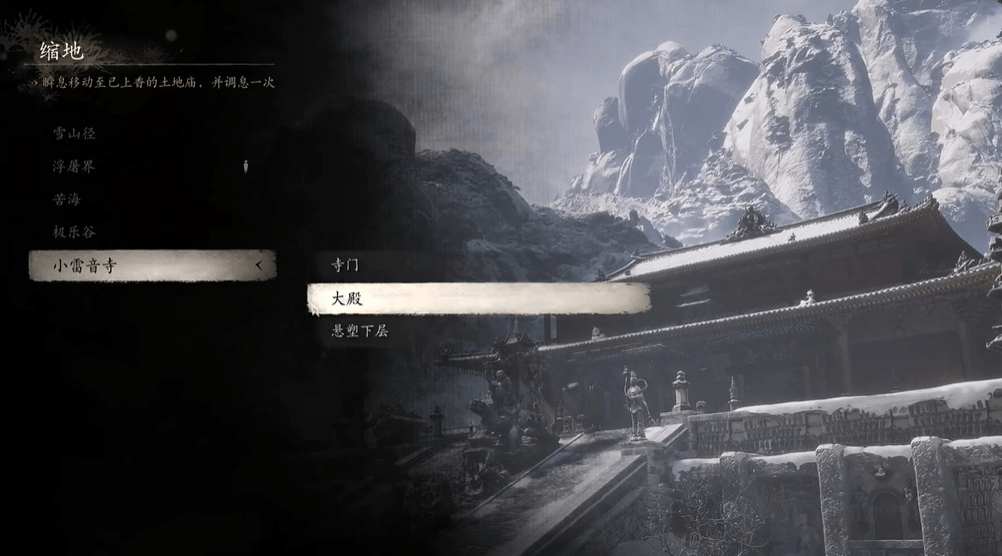Choose the 大殿 shrine destination
The width and height of the screenshot is (1002, 556).
pos(478,298)
